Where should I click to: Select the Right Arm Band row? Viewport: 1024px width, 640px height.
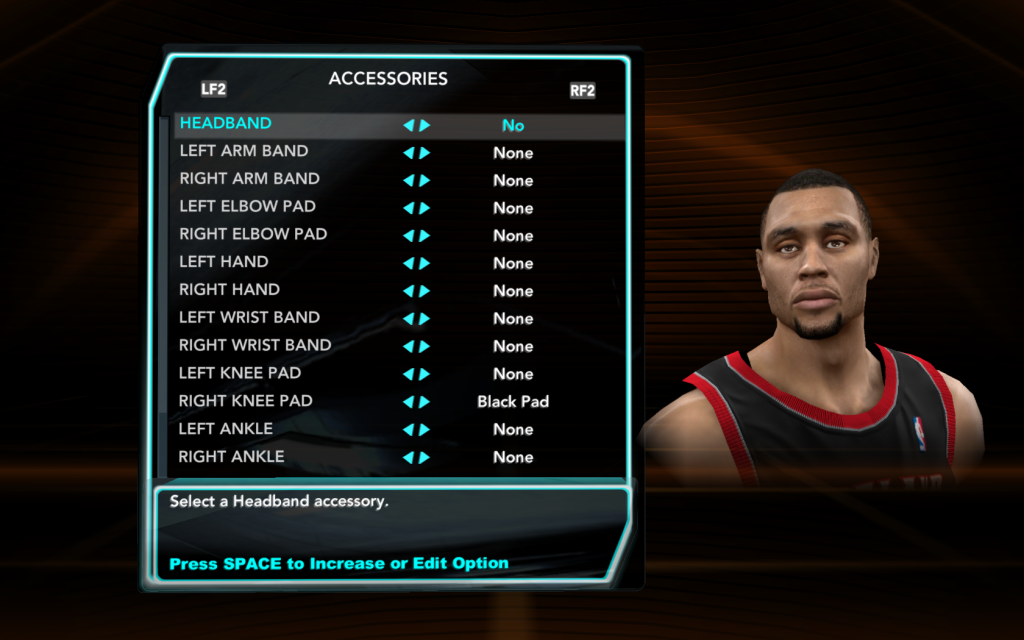coord(249,179)
